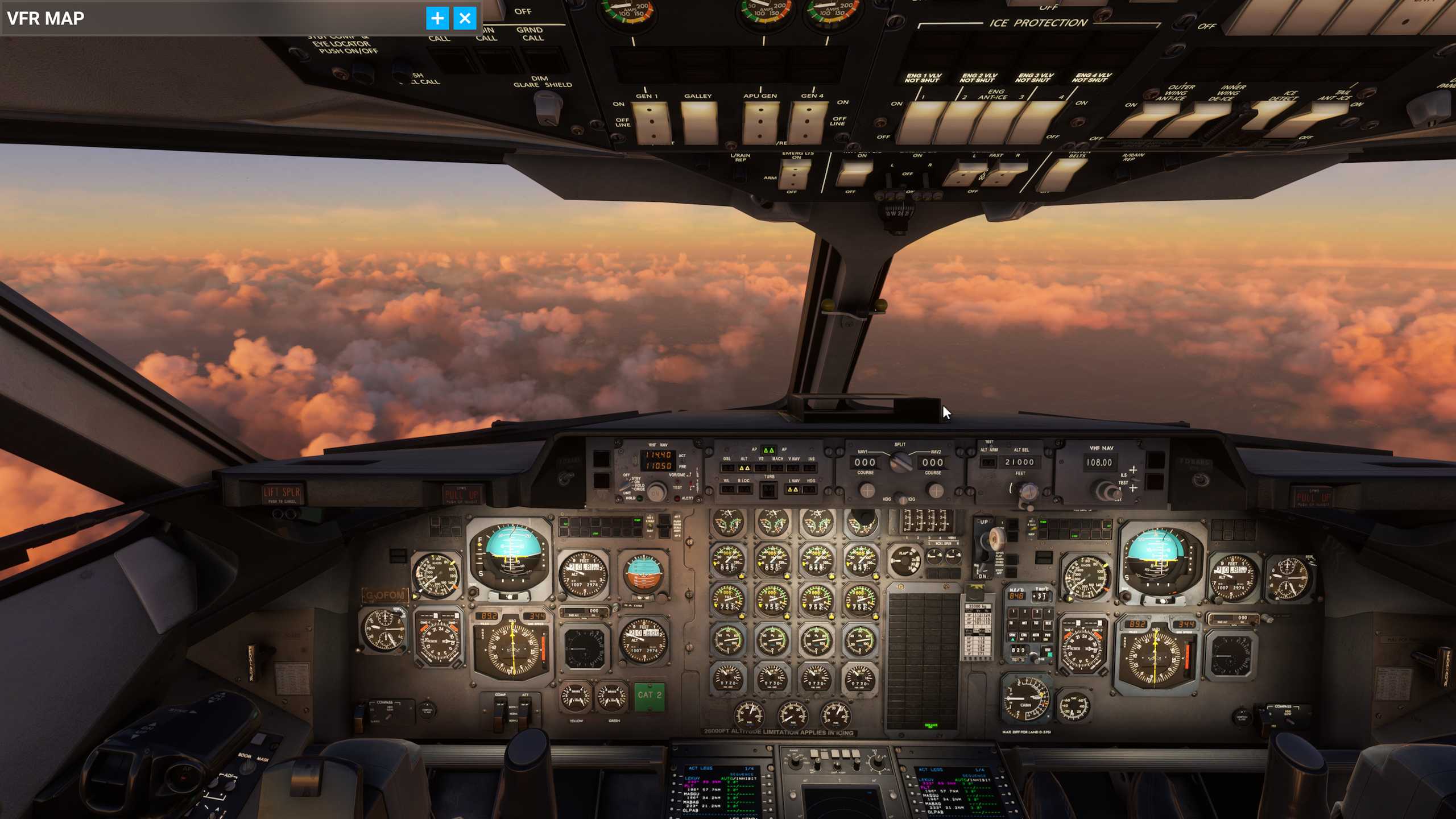Expand the VFR Map with plus button
The image size is (1456, 819).
(437, 19)
